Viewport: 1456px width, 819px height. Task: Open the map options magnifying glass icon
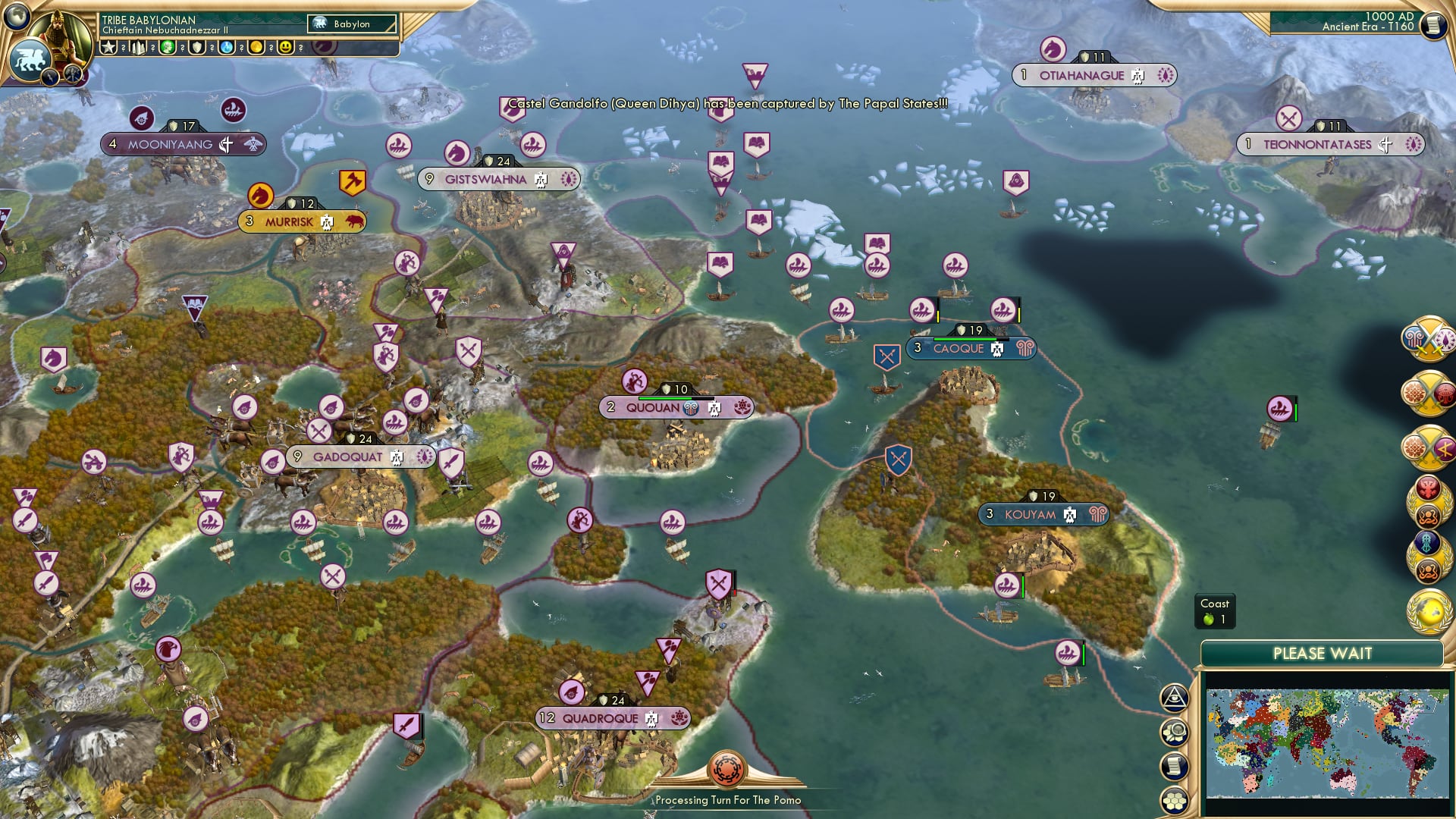click(x=1175, y=730)
